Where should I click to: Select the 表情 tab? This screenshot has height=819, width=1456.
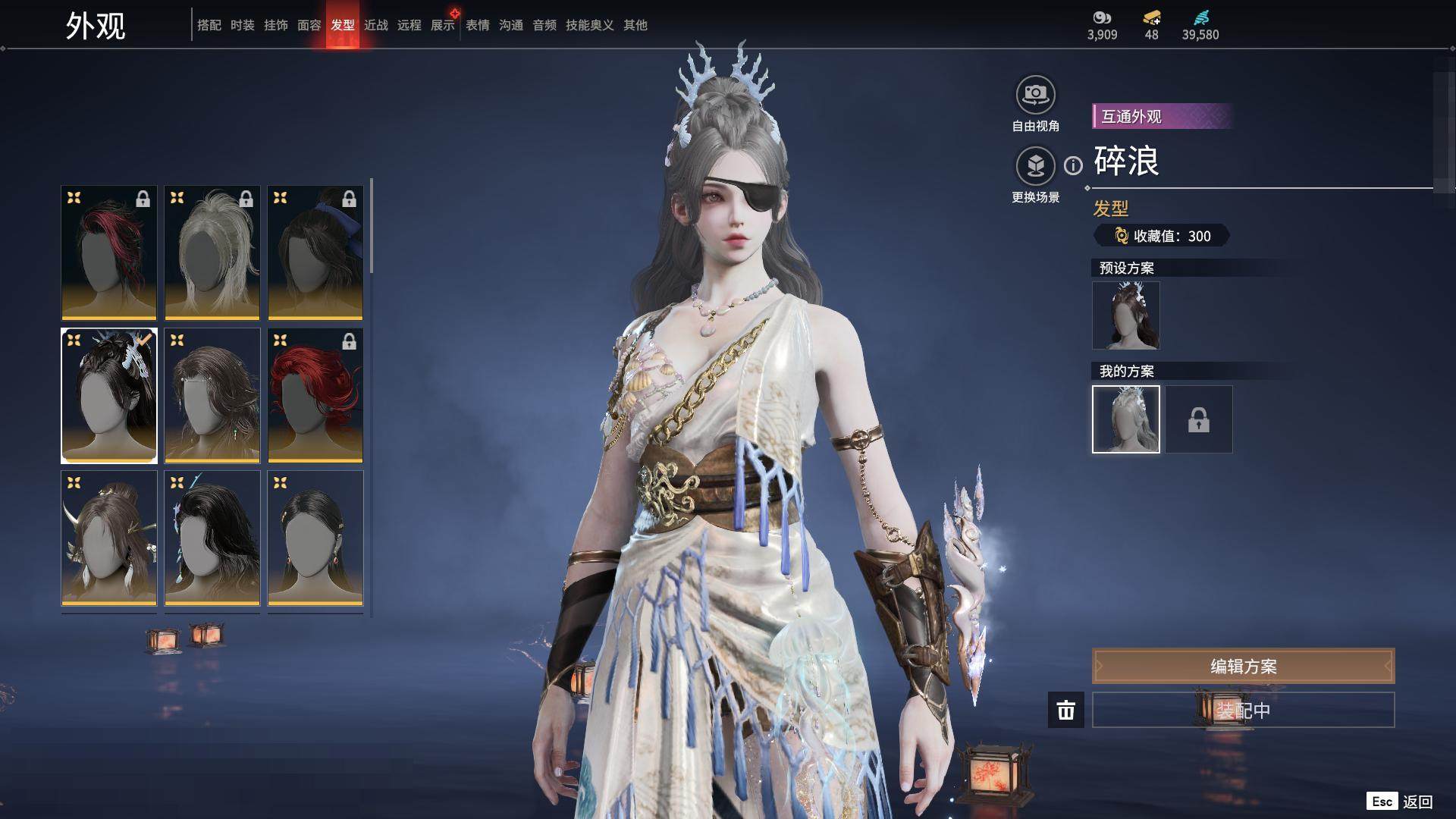pos(477,25)
